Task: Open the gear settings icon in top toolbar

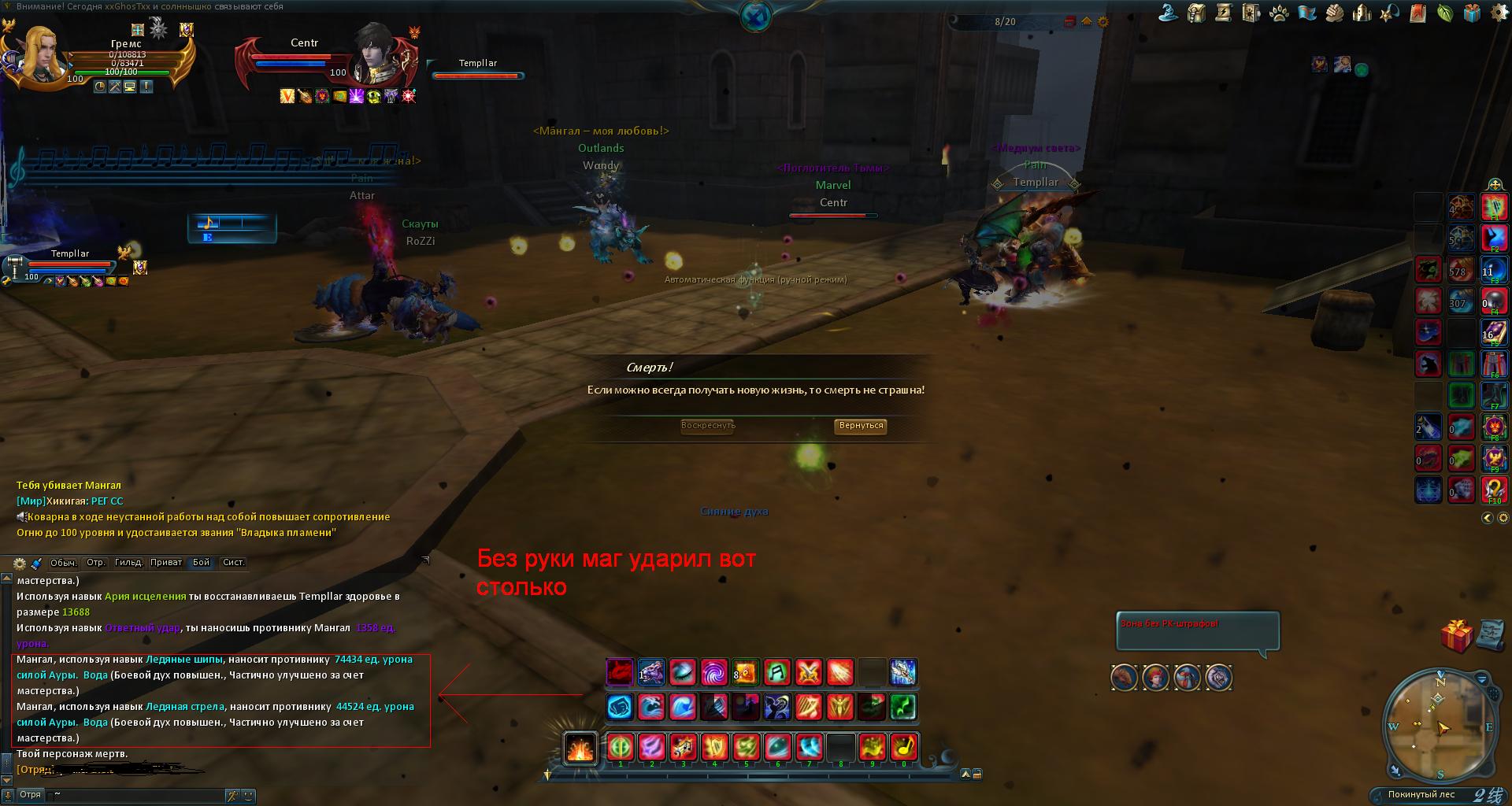Action: (x=1499, y=13)
